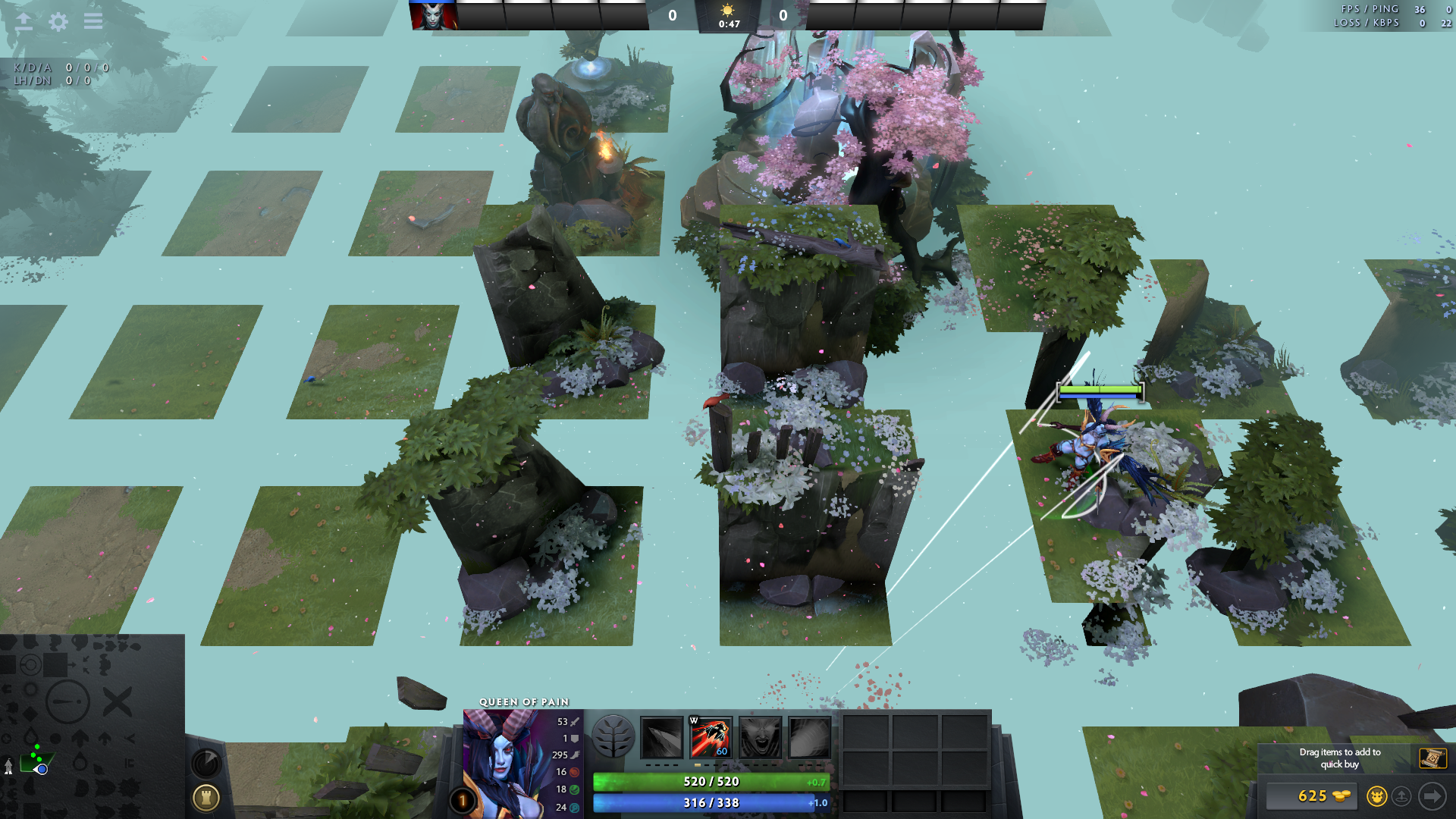Click the stash arrow button

pos(1432,795)
